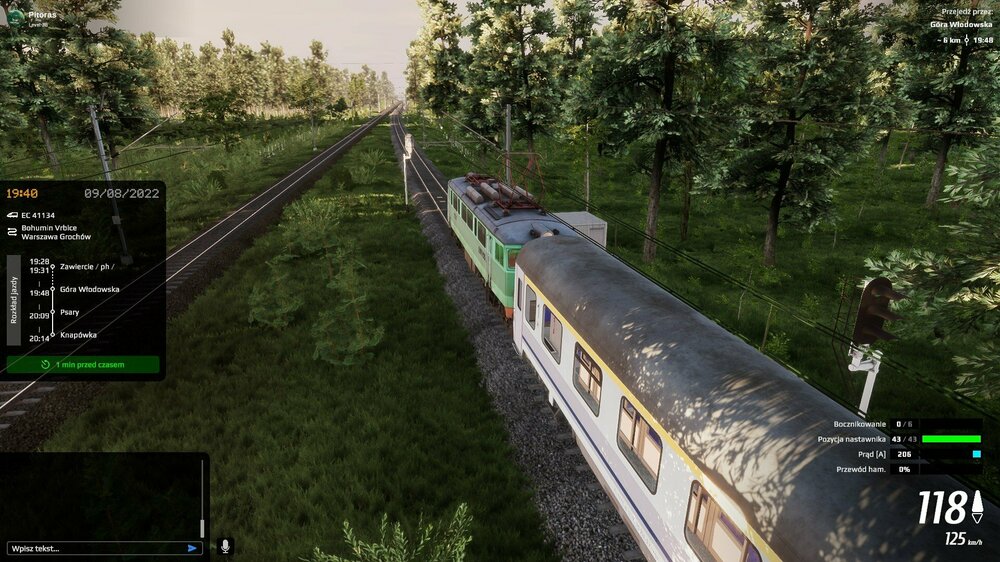Select the Psary stop in the timetable
Screen dimensions: 1000x562
point(70,312)
